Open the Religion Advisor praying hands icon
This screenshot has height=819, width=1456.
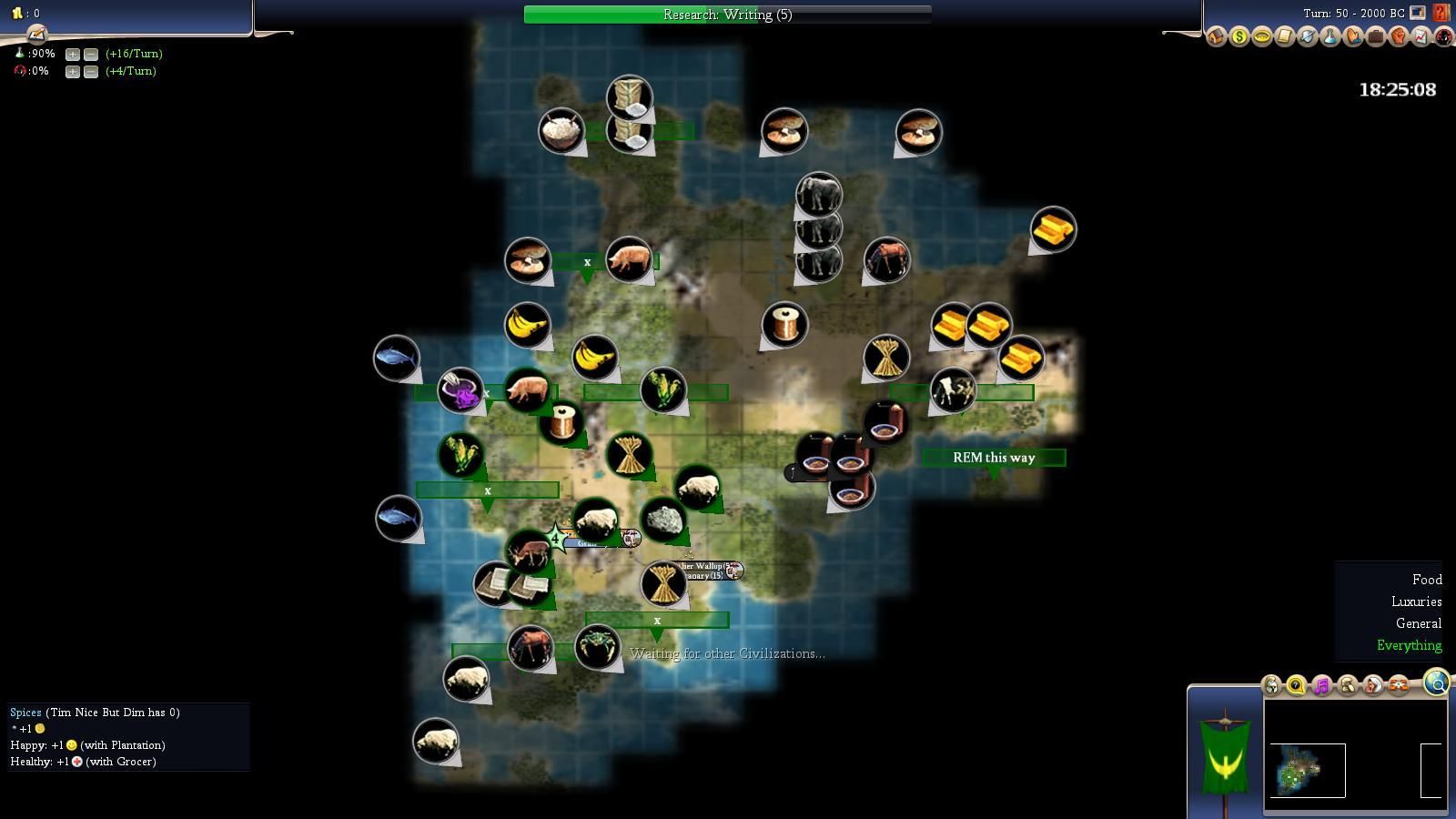click(1352, 37)
